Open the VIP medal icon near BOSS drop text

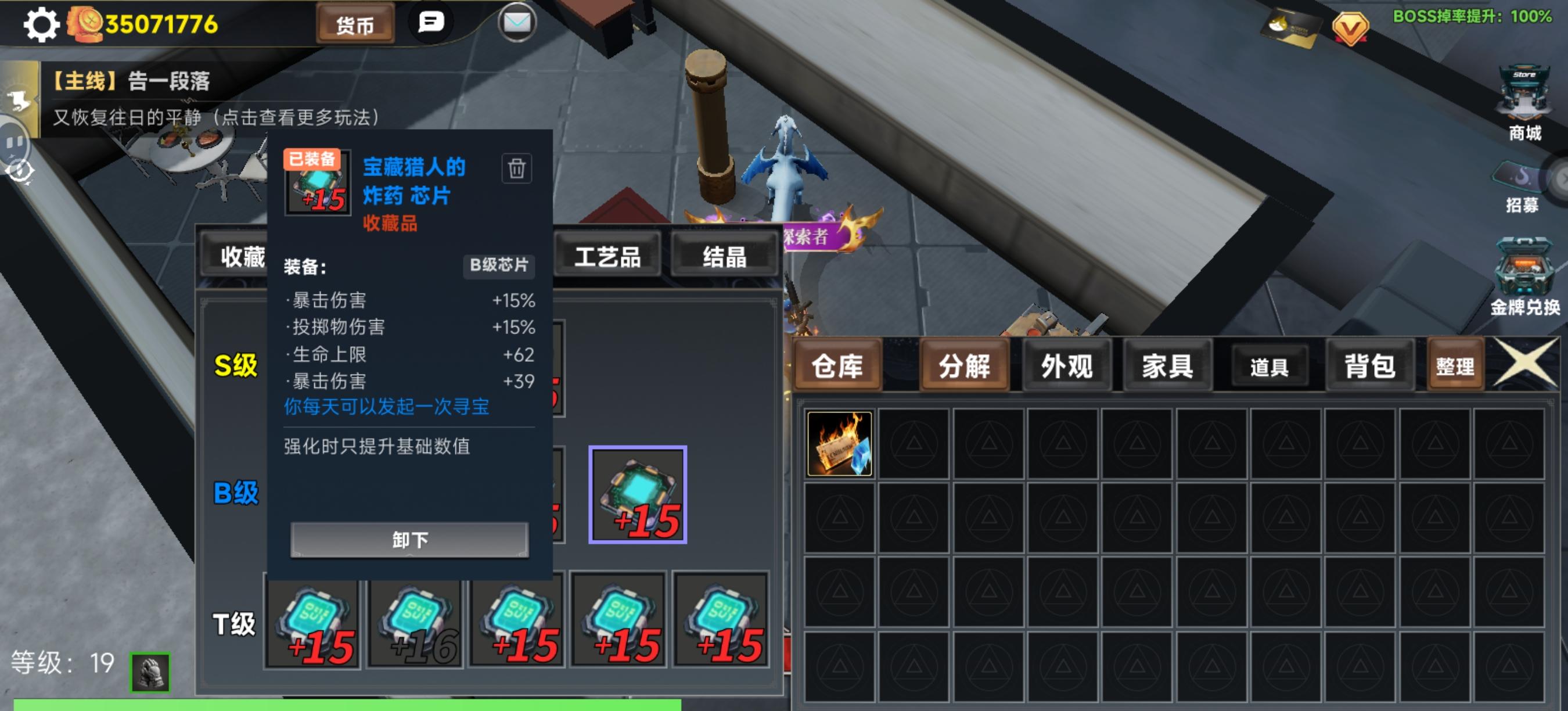point(1353,26)
